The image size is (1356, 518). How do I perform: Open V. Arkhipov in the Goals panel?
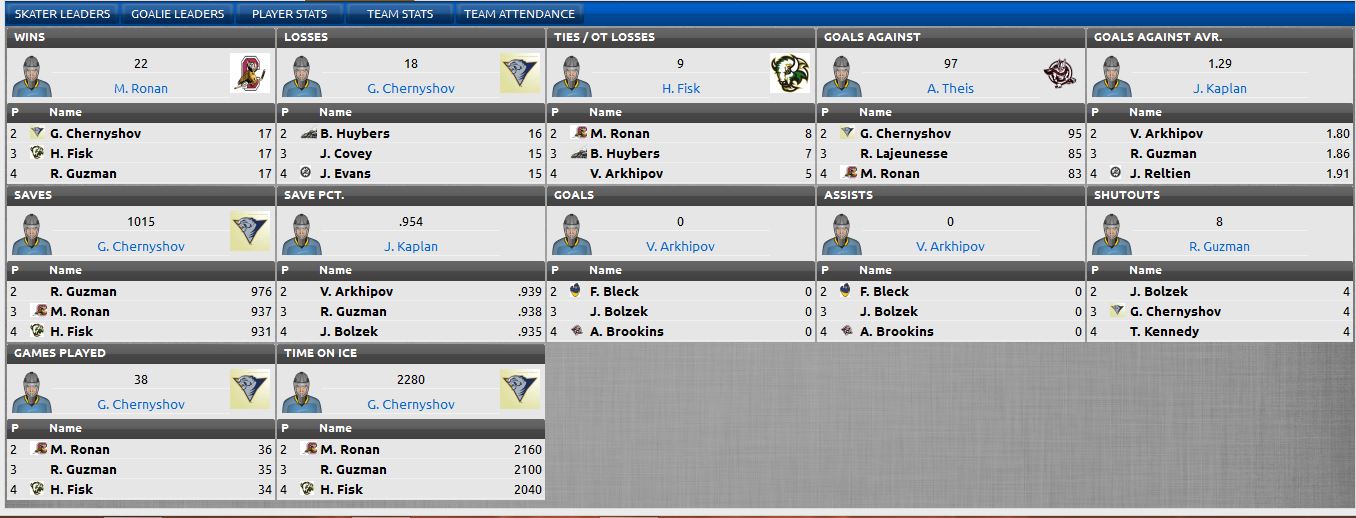[x=680, y=246]
